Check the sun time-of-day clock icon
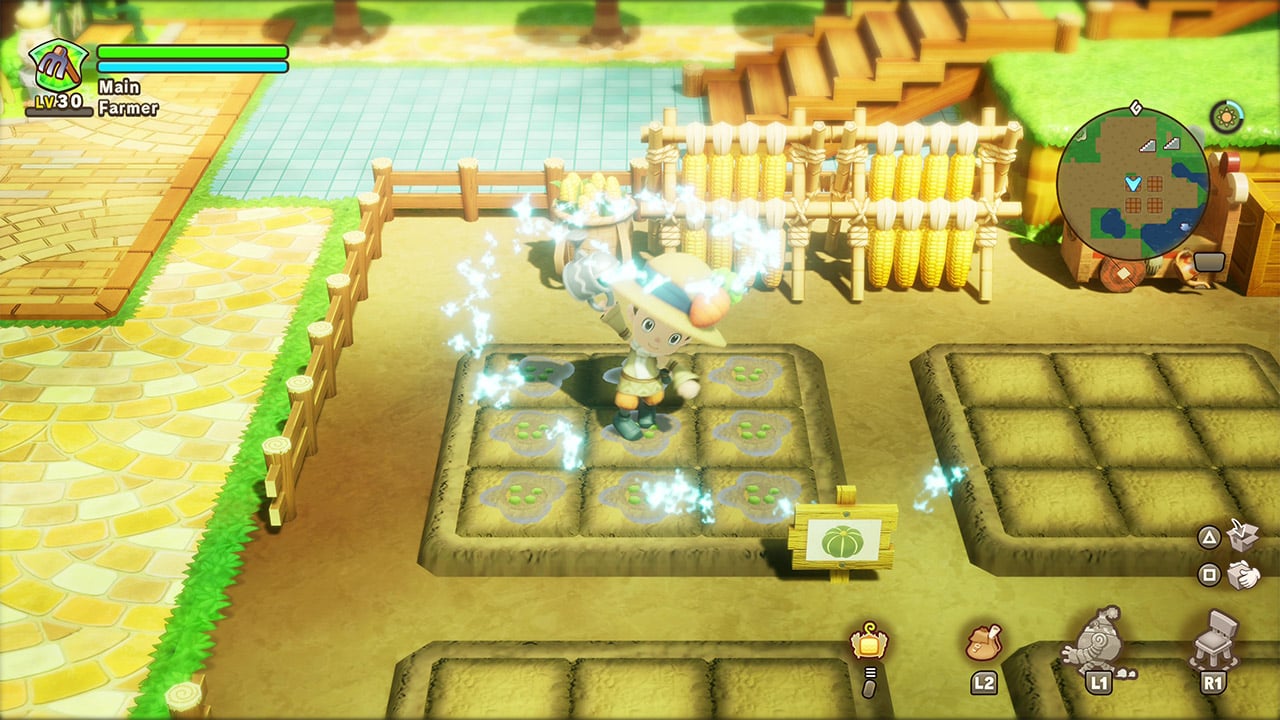Viewport: 1280px width, 720px height. tap(1226, 117)
